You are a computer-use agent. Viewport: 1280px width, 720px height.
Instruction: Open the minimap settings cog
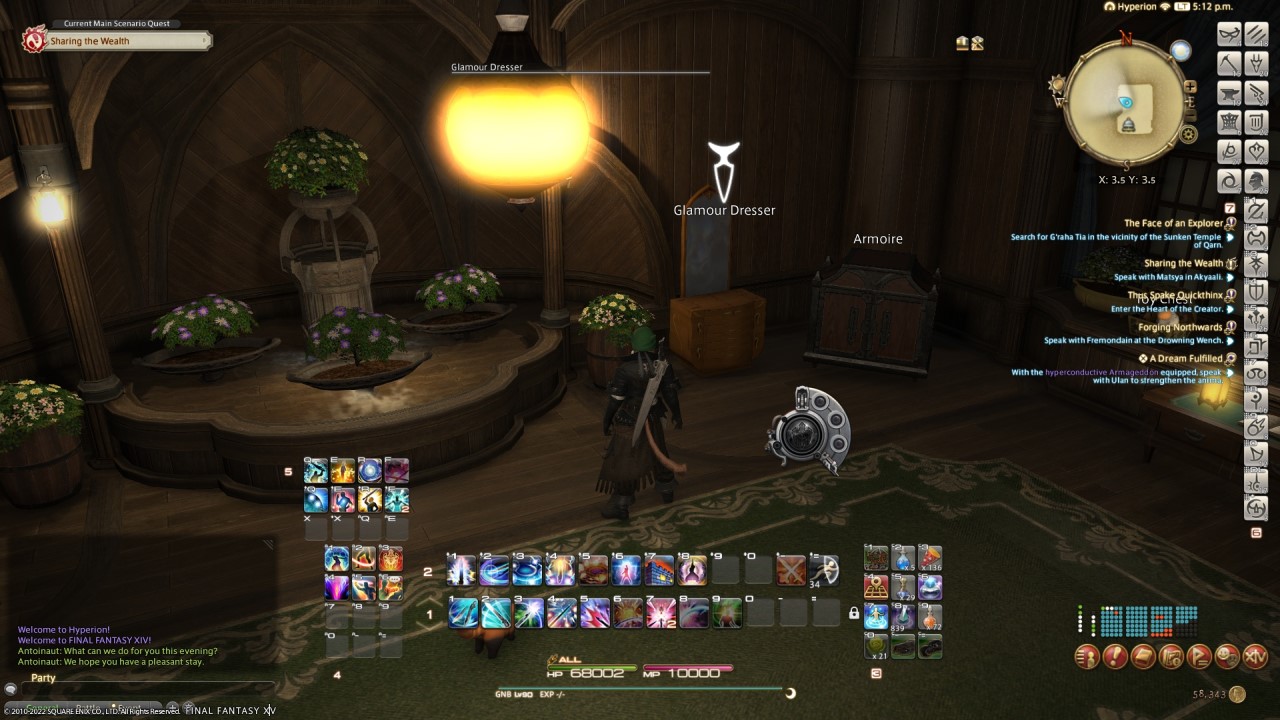1188,133
